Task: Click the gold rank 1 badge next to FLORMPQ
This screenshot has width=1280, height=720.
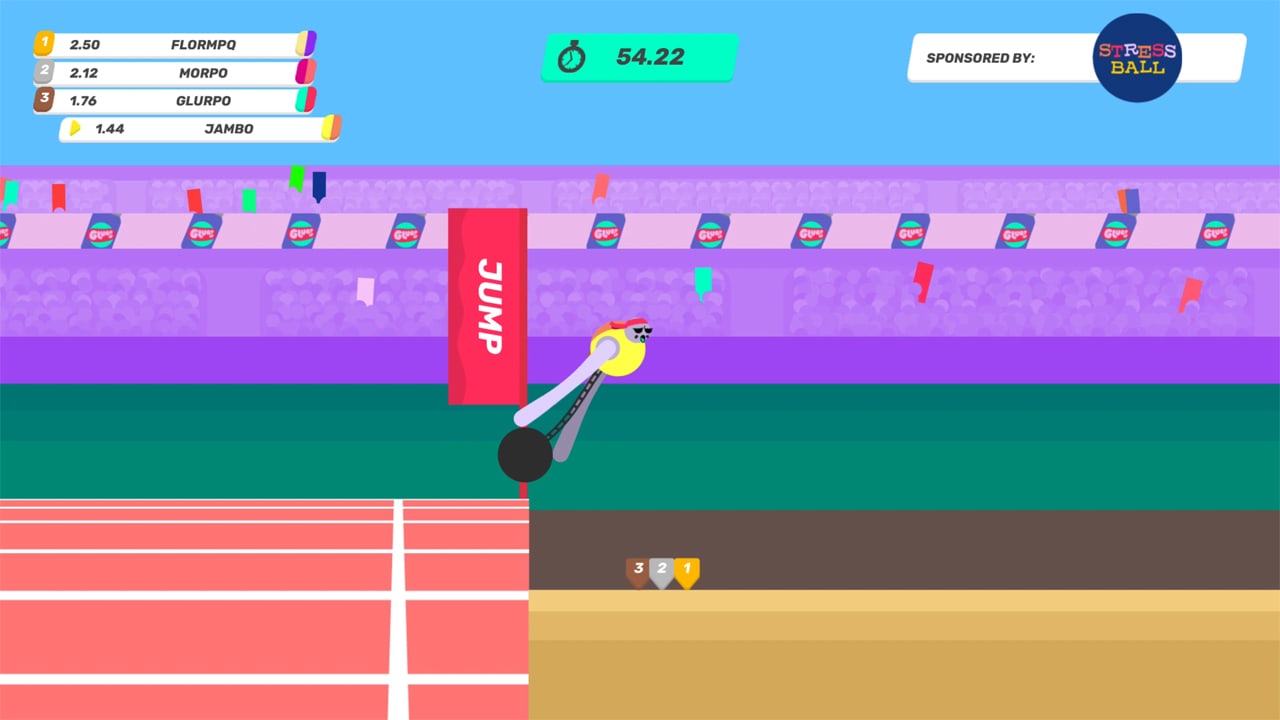Action: (x=42, y=44)
